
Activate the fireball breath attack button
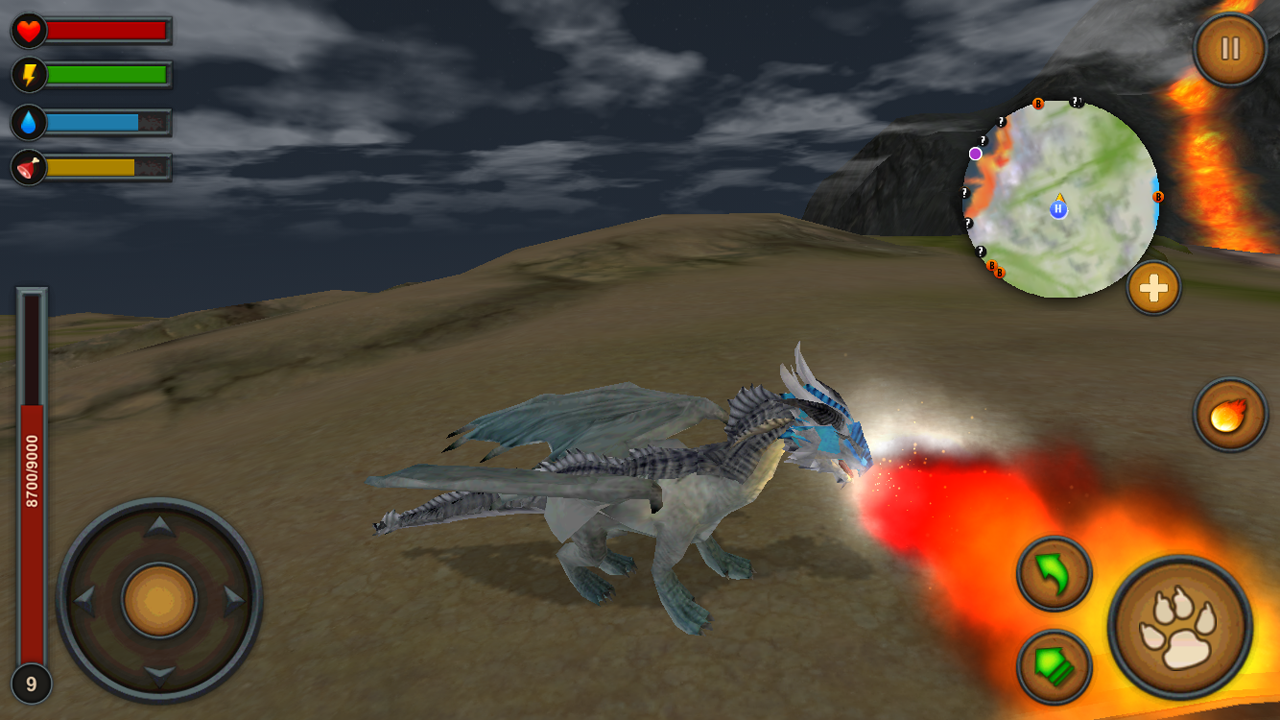(x=1227, y=413)
